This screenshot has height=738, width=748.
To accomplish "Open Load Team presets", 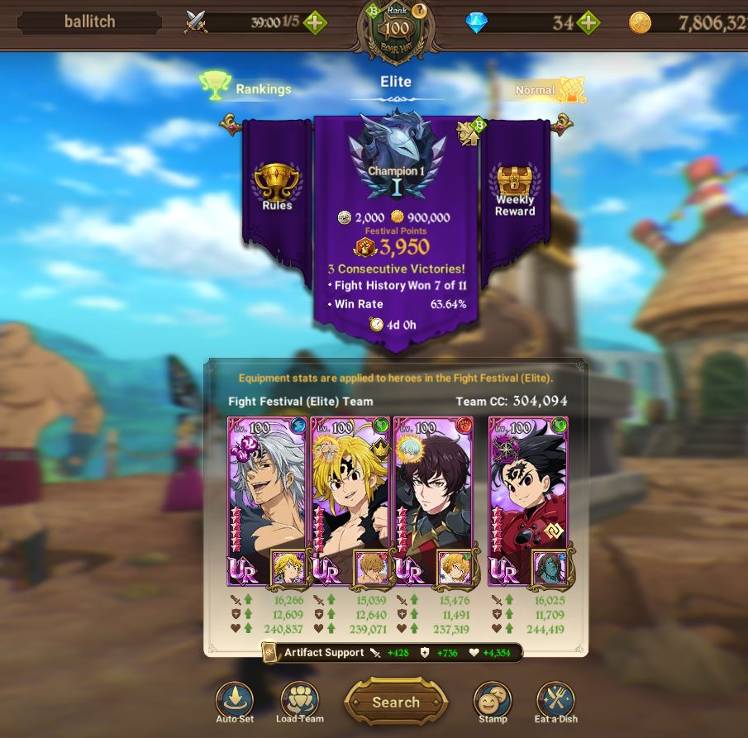I will (x=299, y=701).
